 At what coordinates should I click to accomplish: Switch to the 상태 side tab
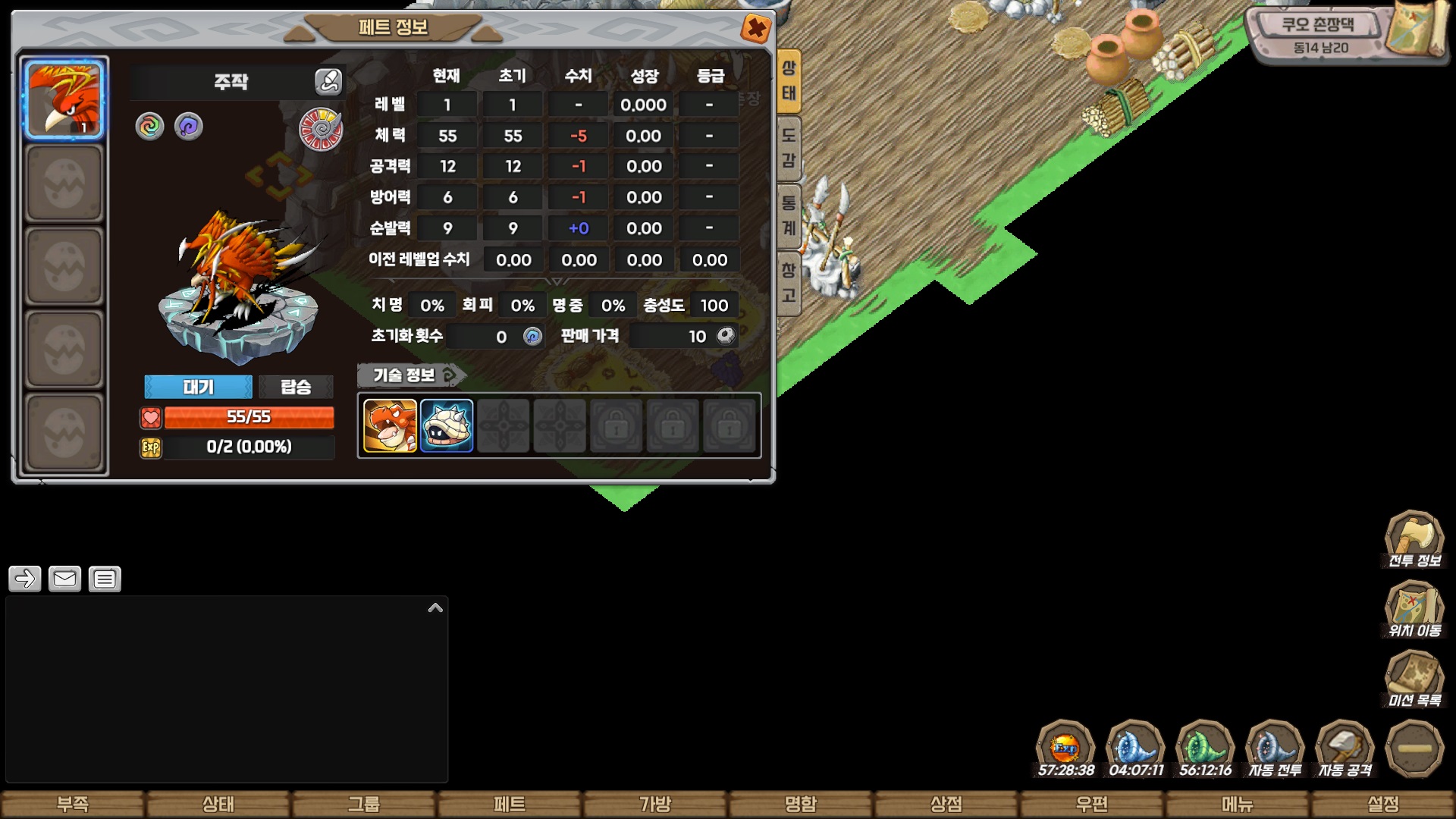point(789,80)
